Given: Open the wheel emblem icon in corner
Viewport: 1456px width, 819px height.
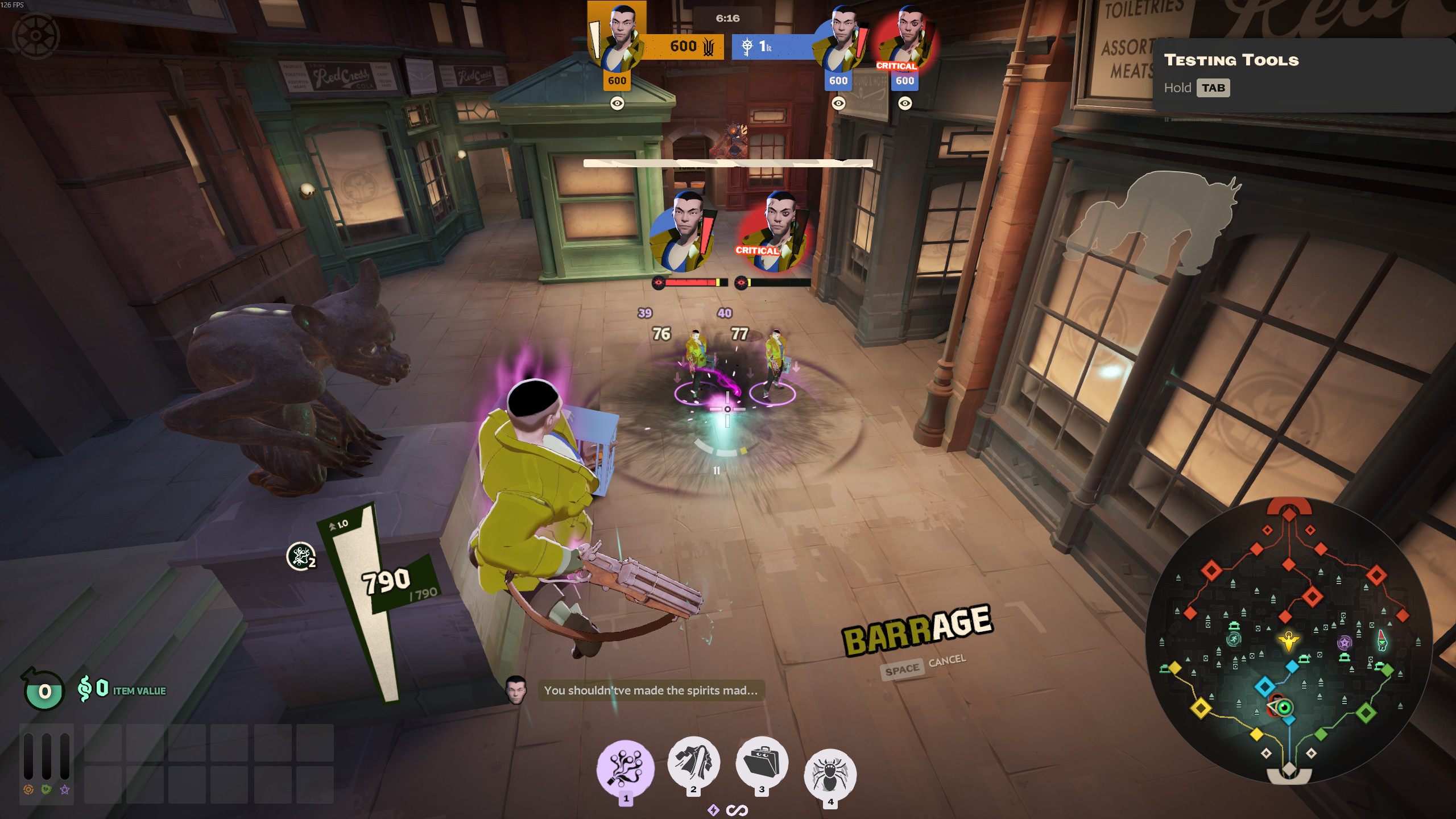Looking at the screenshot, I should pyautogui.click(x=36, y=35).
